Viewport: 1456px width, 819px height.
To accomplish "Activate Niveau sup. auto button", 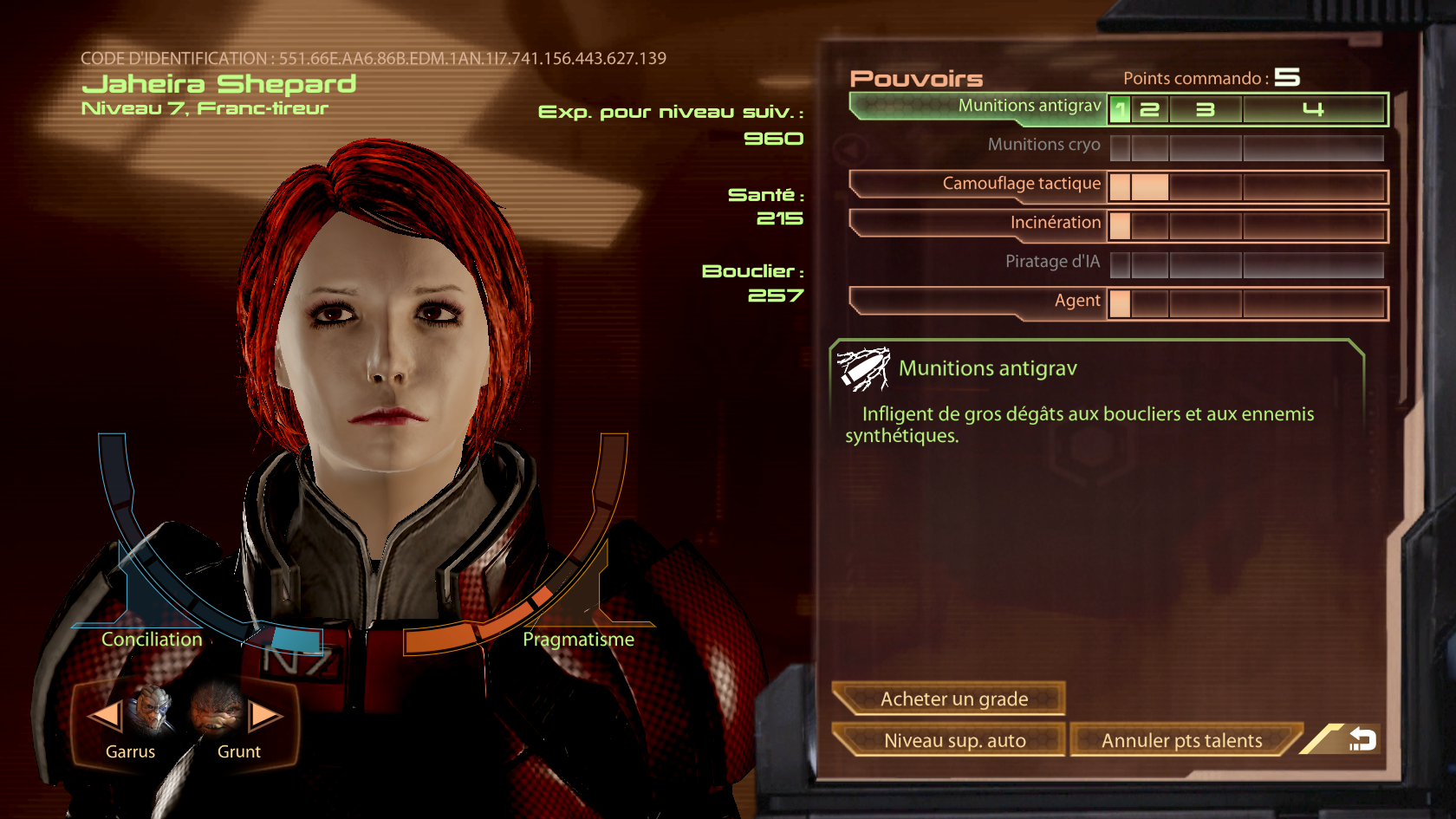I will 950,740.
